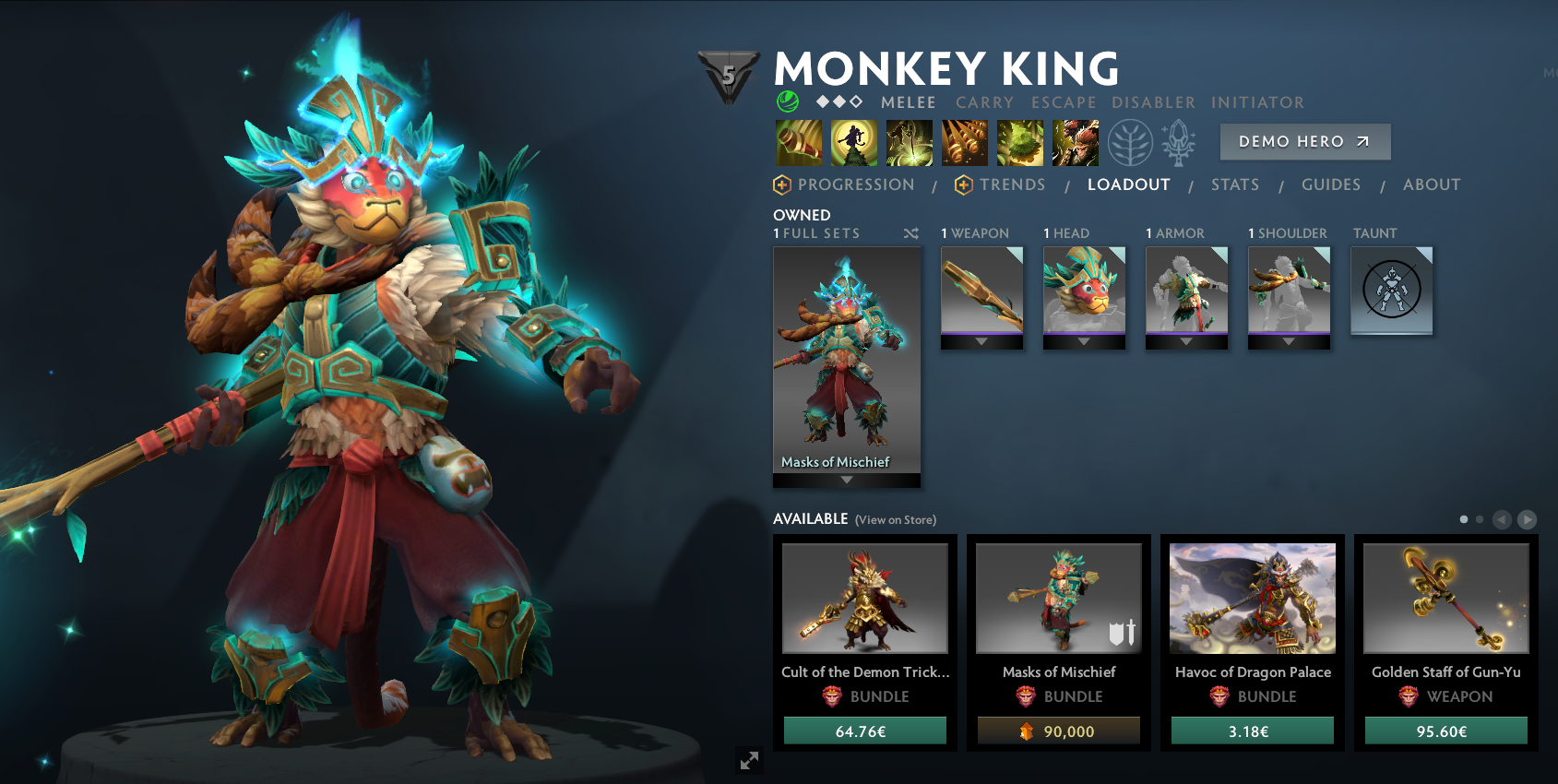
Task: Select the Havoc of Dragon Palace bundle thumbnail
Action: click(1252, 599)
